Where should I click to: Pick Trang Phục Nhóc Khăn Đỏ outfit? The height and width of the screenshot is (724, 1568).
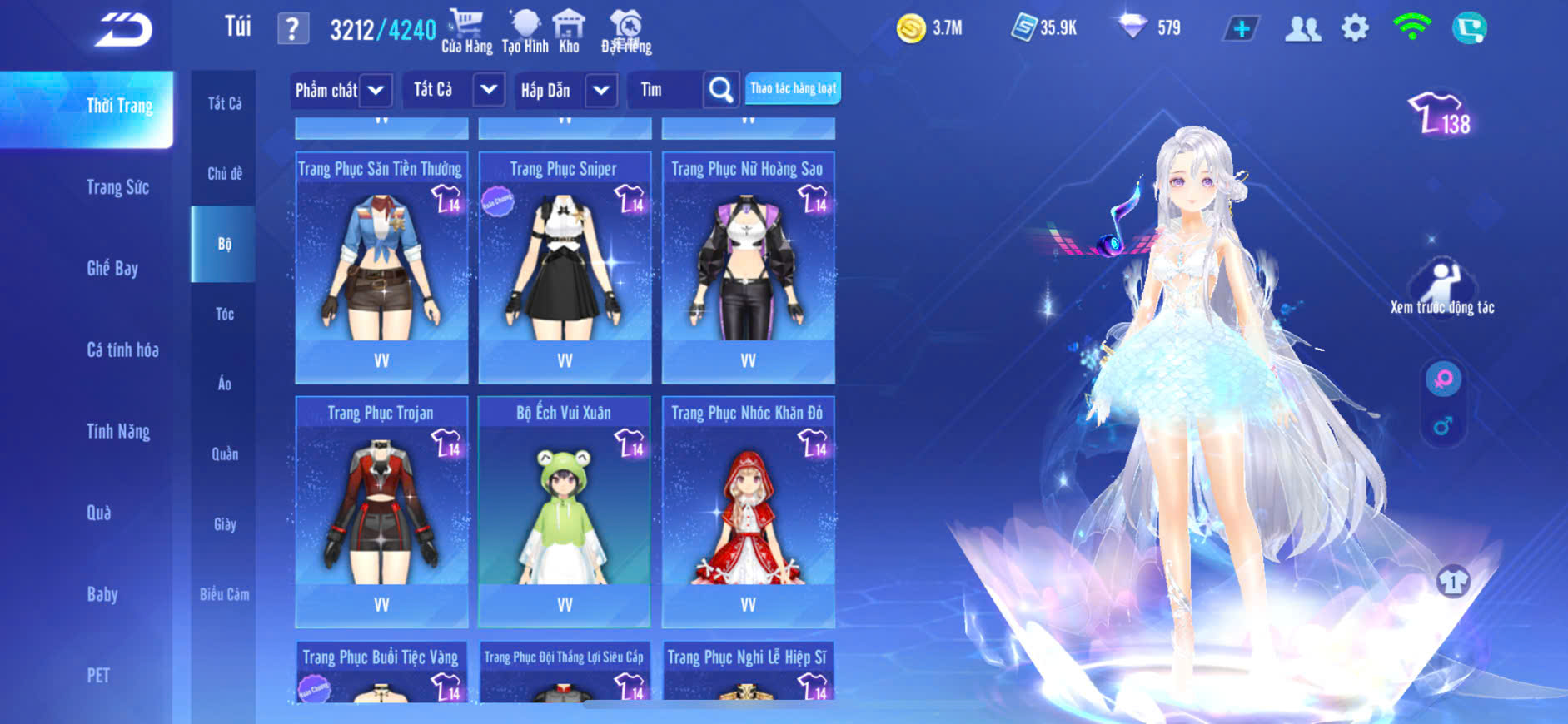pos(748,511)
